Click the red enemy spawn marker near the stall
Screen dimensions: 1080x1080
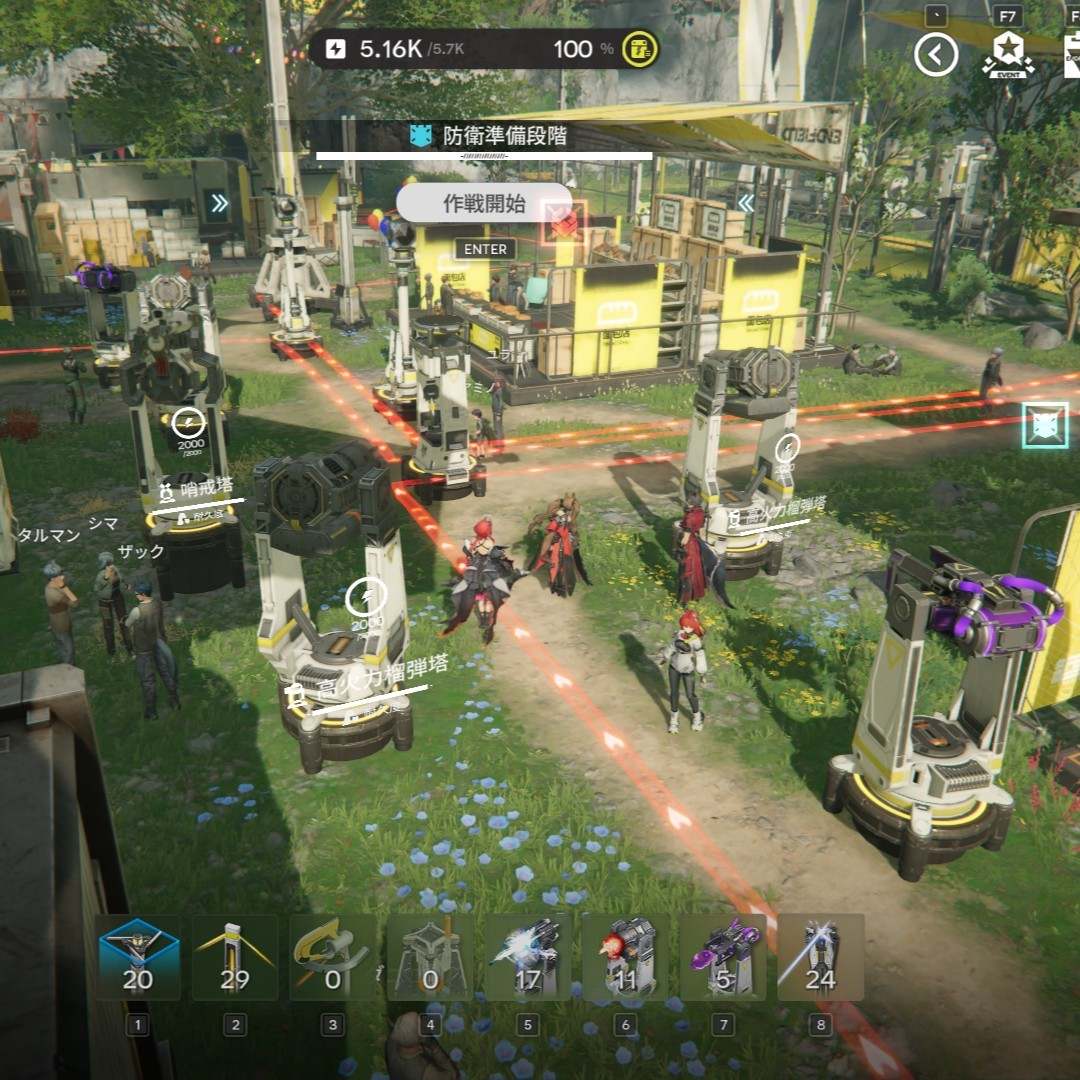[564, 223]
